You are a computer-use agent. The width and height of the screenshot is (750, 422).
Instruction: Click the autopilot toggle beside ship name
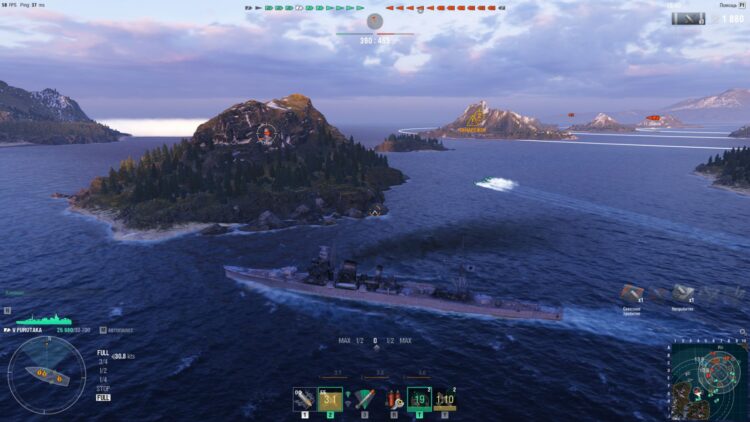tap(105, 329)
